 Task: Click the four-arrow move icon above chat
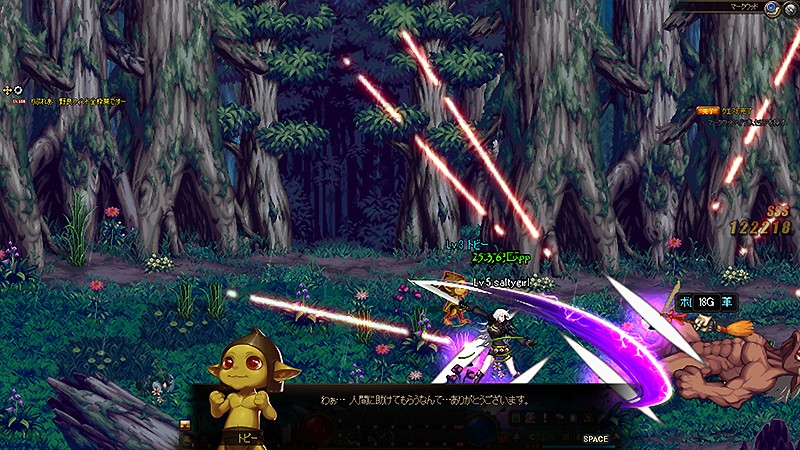tap(8, 90)
